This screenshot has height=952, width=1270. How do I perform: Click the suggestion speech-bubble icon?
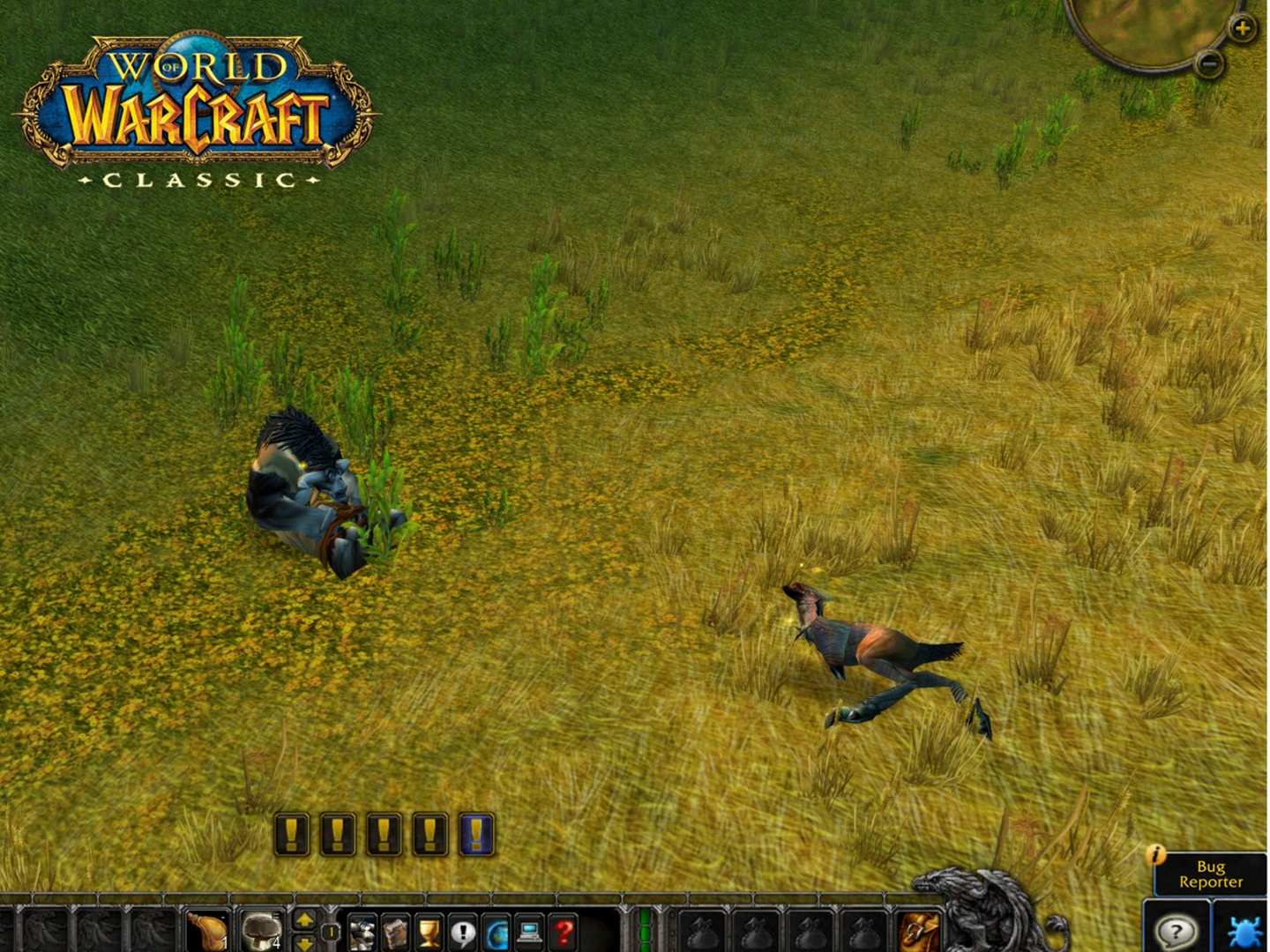(x=1176, y=931)
